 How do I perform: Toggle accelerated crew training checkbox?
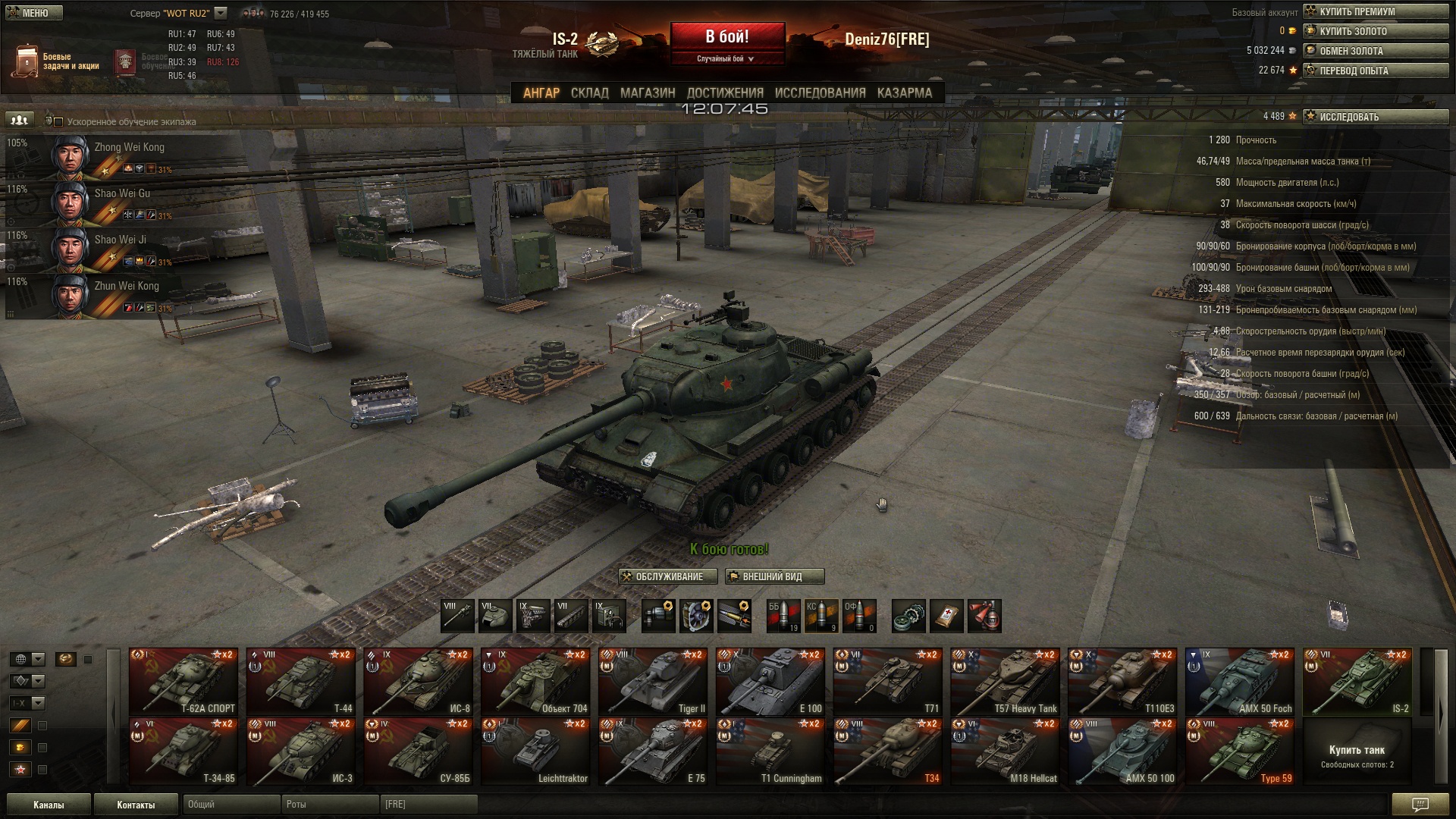[58, 121]
